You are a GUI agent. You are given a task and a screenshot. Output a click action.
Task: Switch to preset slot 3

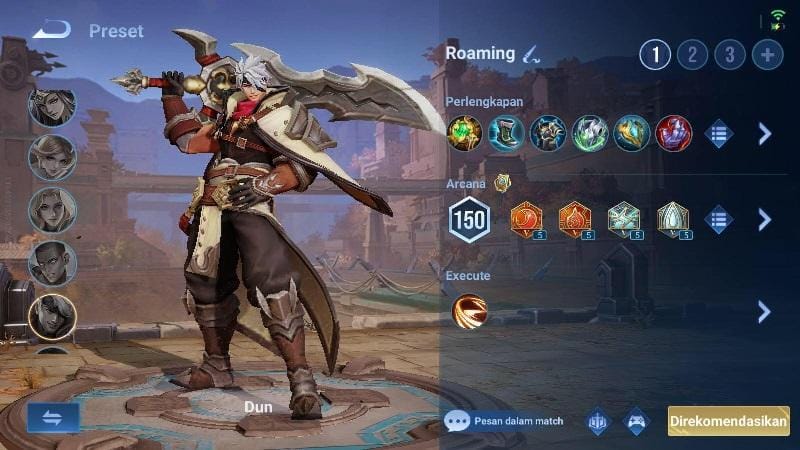[730, 54]
